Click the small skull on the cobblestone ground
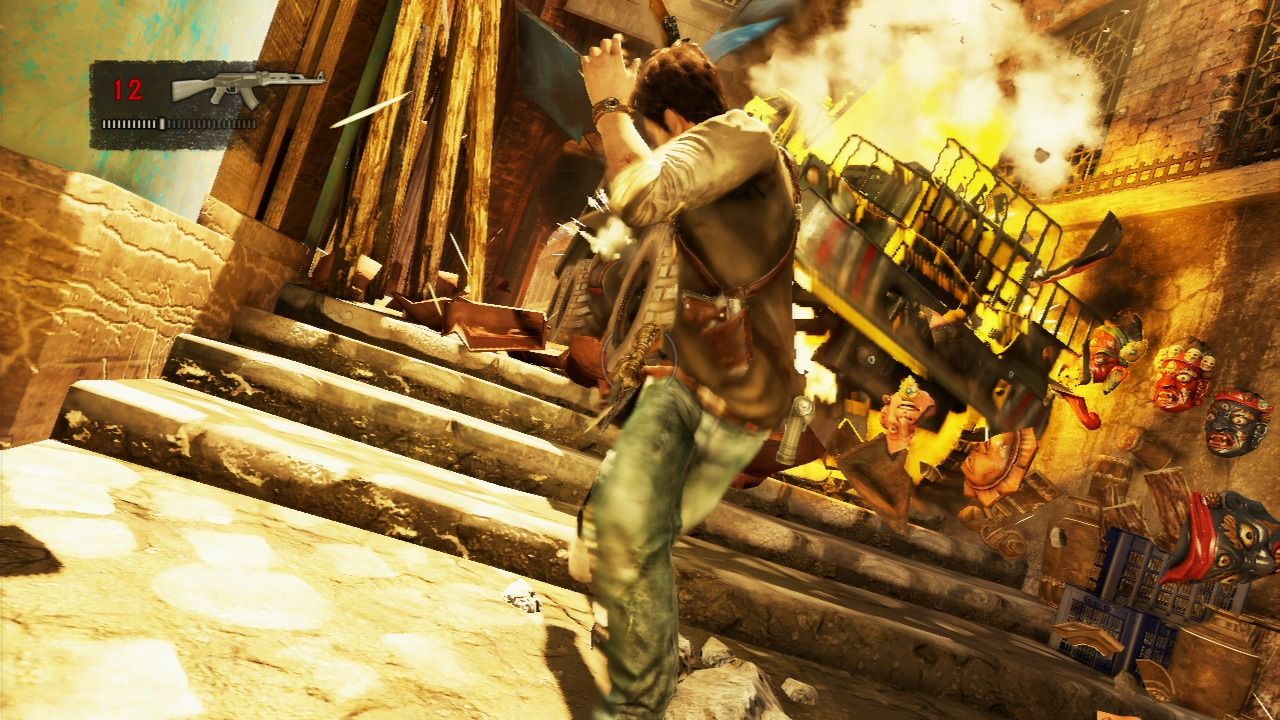Image resolution: width=1280 pixels, height=720 pixels. click(519, 597)
